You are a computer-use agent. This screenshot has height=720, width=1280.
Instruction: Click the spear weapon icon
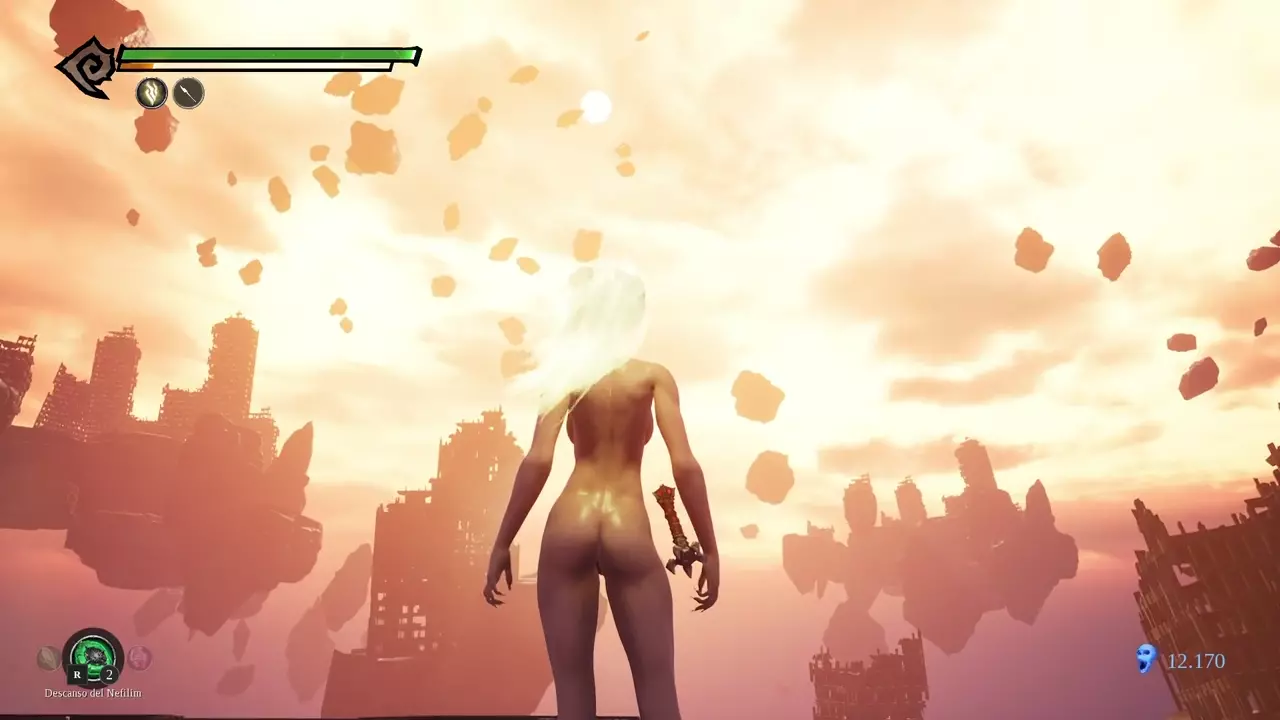(188, 93)
